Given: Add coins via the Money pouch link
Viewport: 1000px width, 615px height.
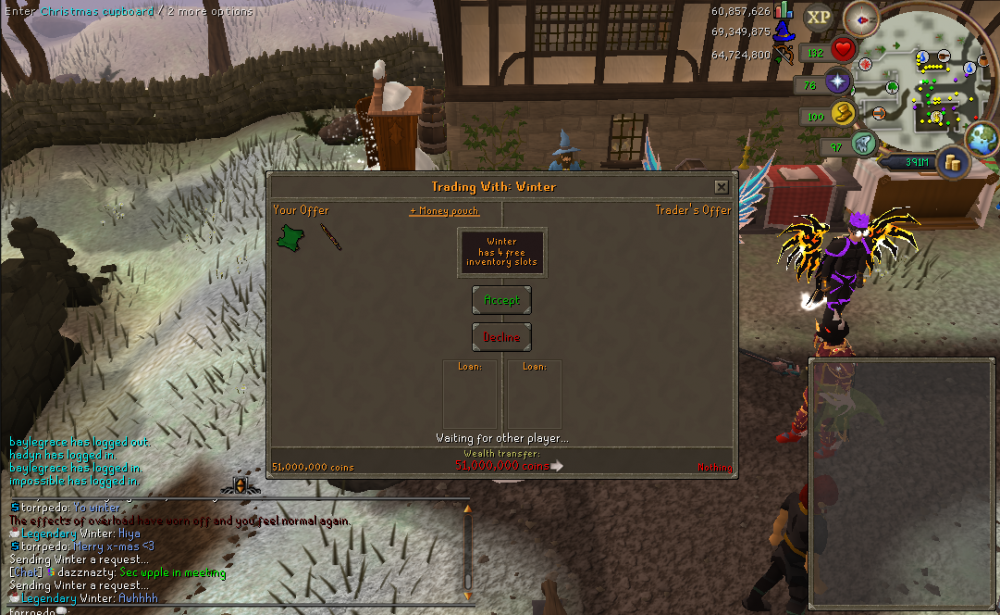Looking at the screenshot, I should (x=444, y=211).
